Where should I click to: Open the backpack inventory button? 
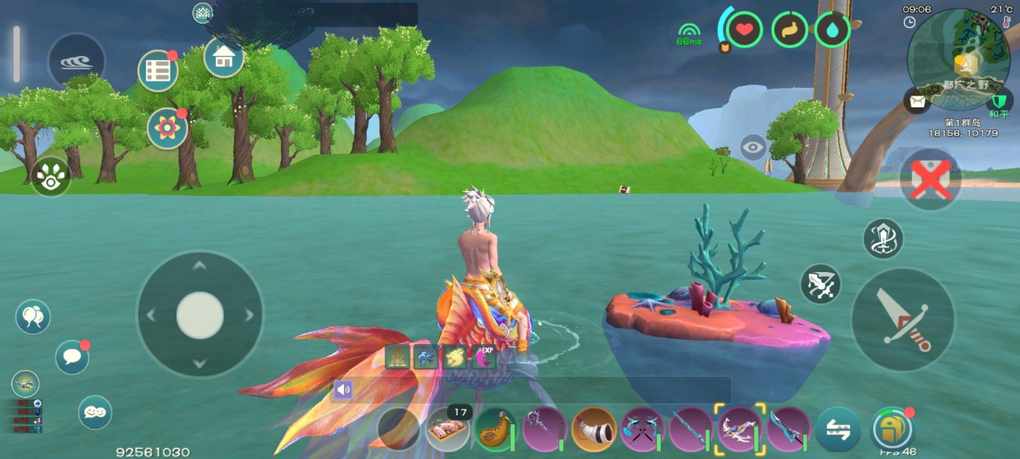point(891,429)
